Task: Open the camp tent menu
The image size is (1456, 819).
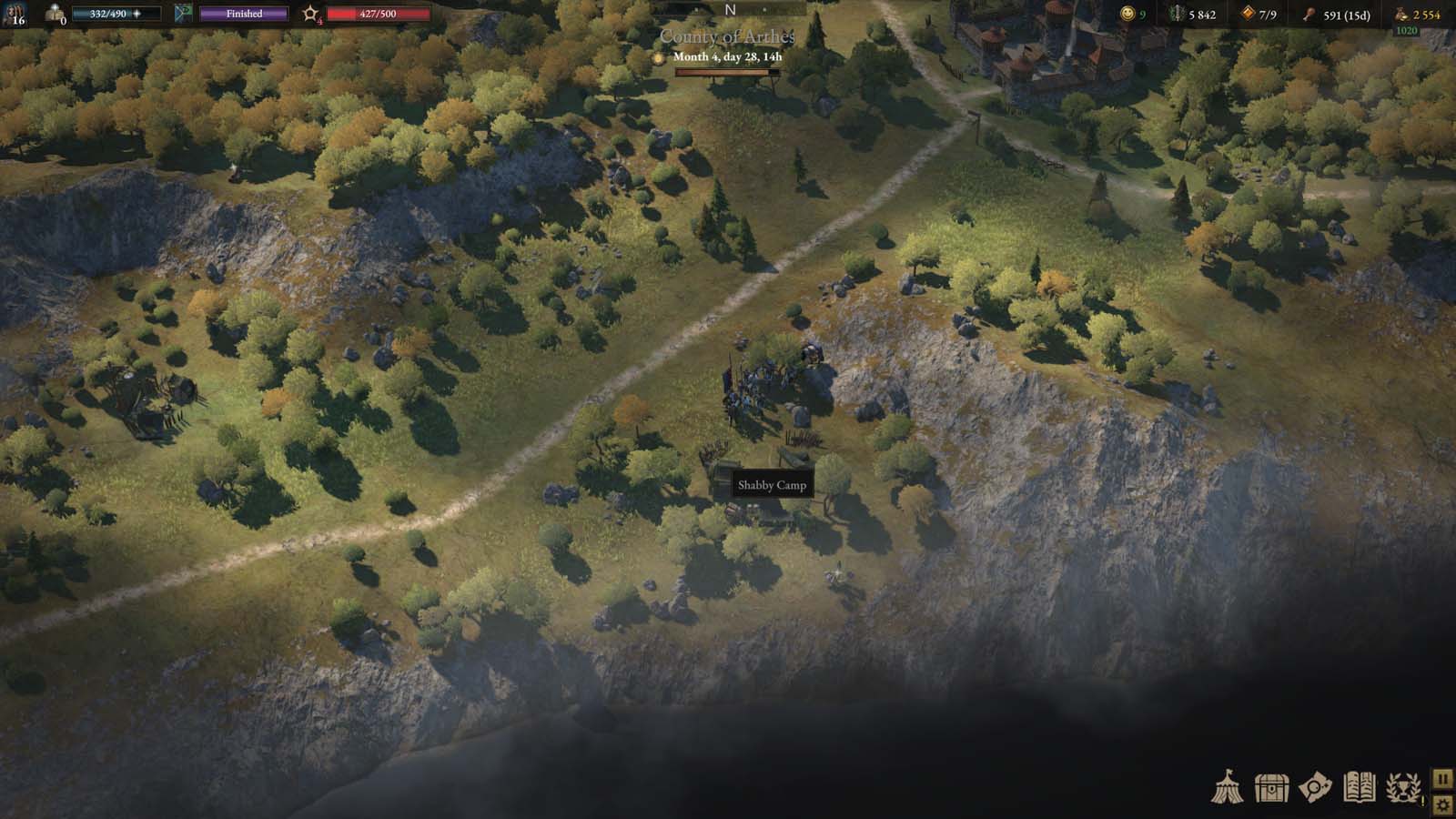Action: tap(1230, 786)
